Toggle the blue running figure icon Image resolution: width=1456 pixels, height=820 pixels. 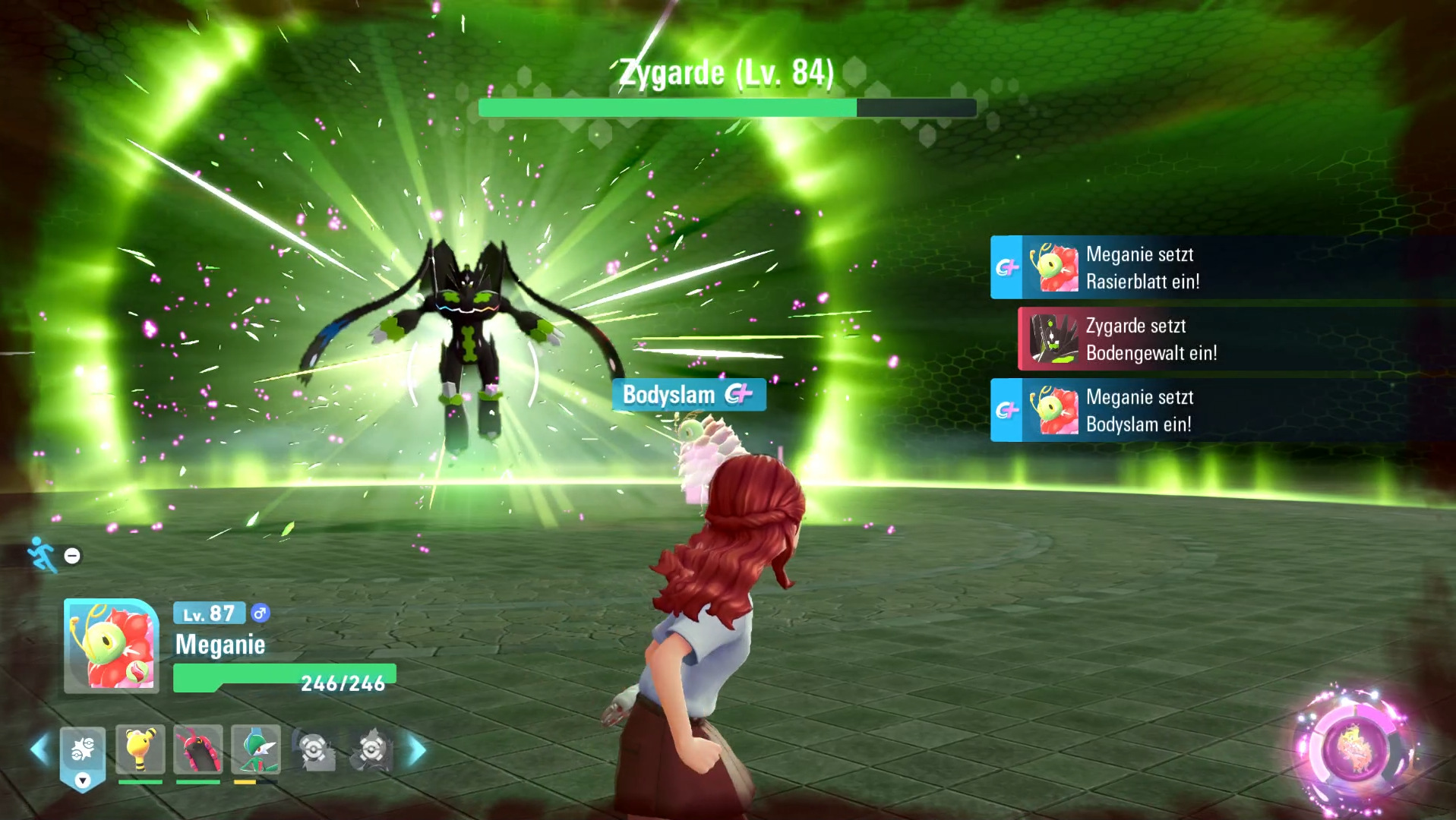point(43,555)
